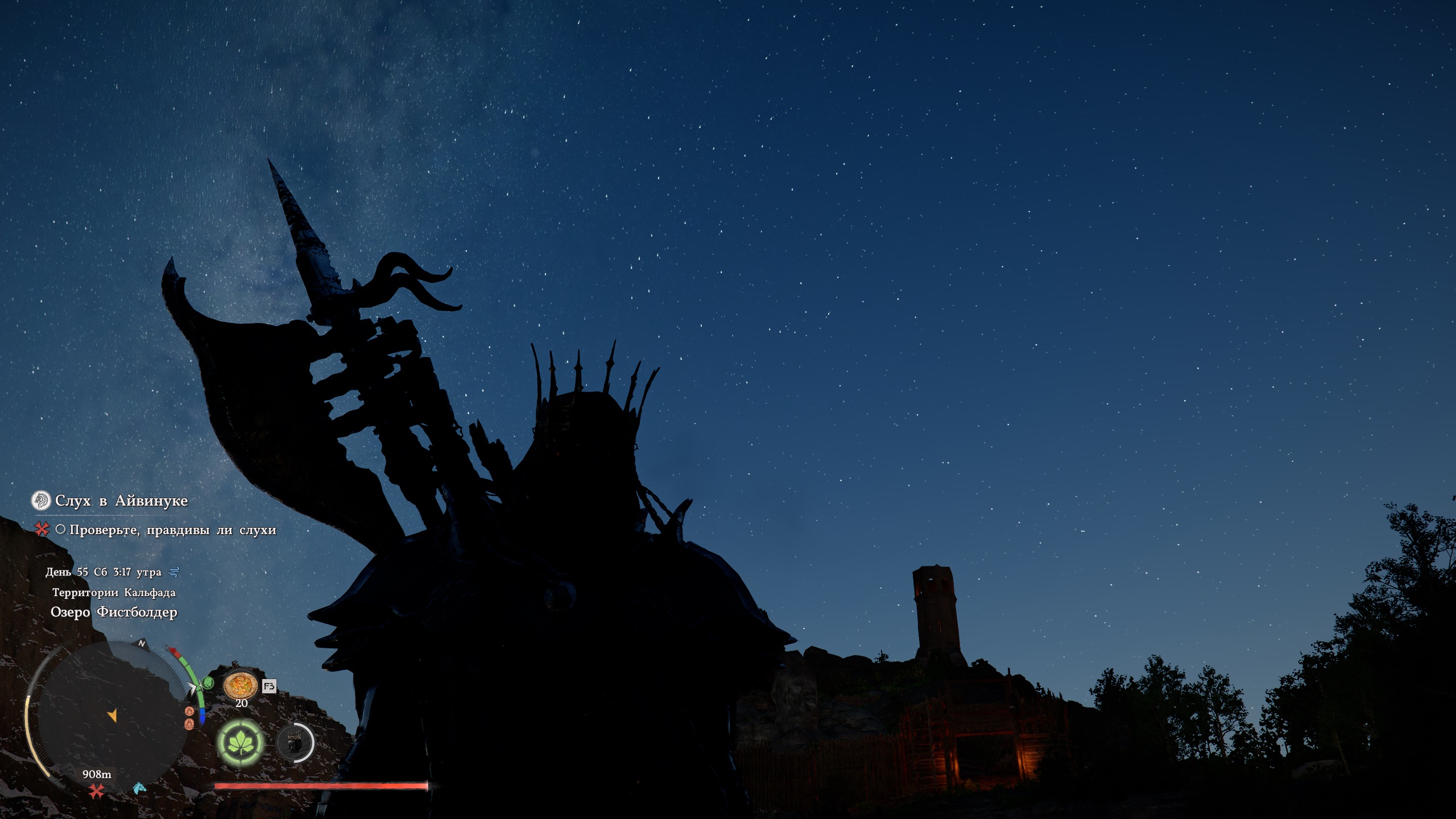Click the round lion emblem beside quest title
The height and width of the screenshot is (819, 1456).
40,500
